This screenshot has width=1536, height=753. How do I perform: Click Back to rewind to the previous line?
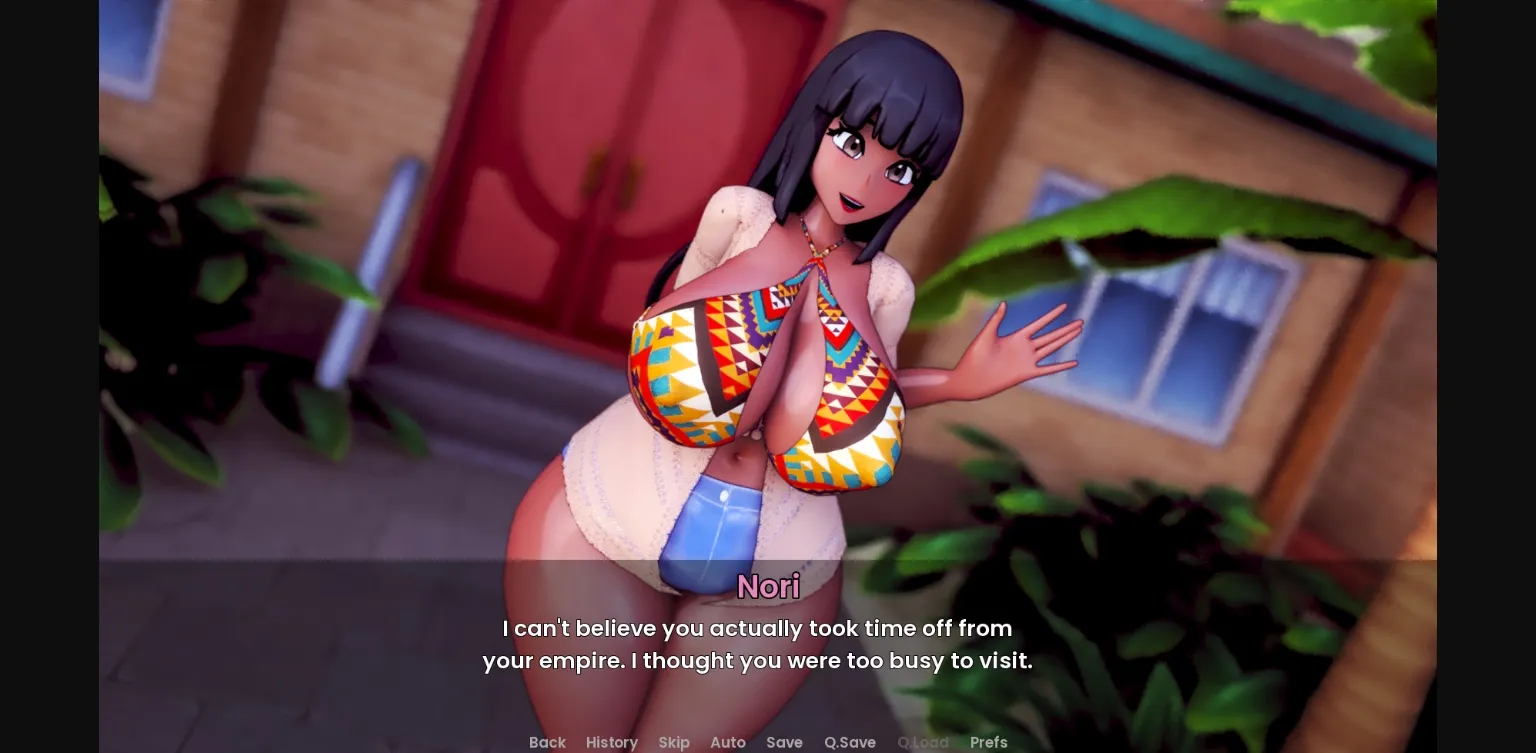pyautogui.click(x=547, y=742)
